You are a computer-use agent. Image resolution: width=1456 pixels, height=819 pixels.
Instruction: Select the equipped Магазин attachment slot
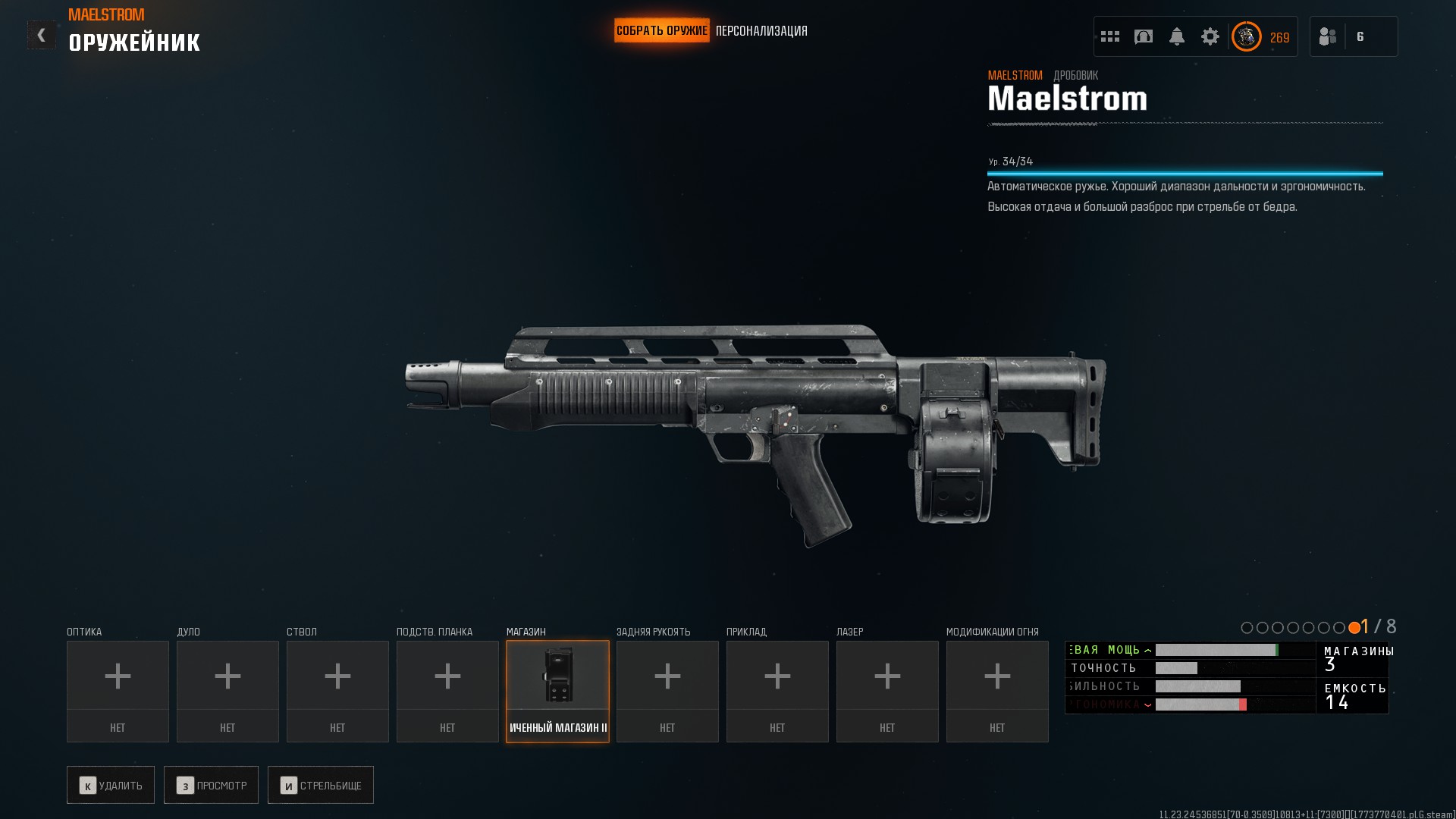pos(557,691)
